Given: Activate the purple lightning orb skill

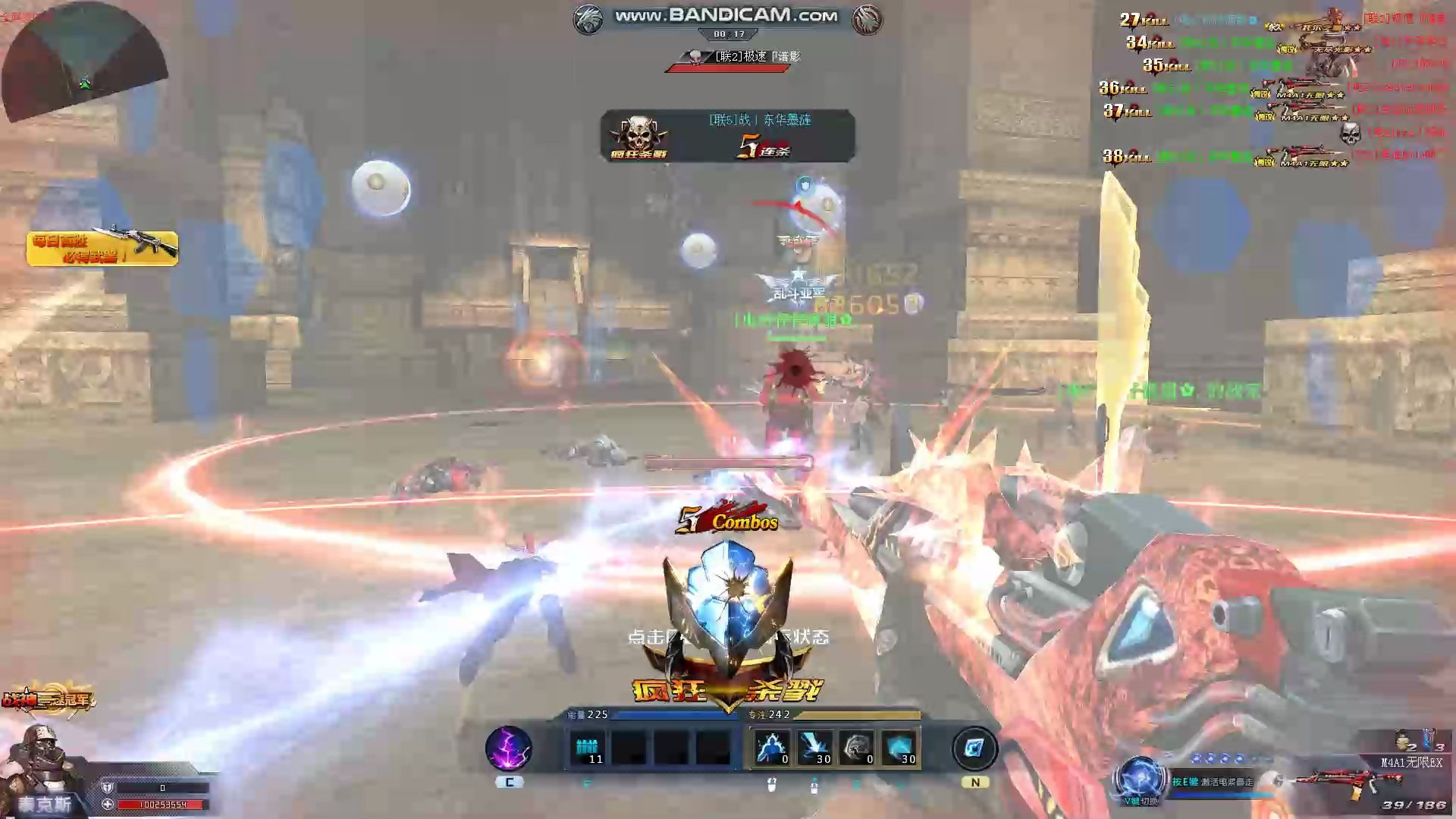Looking at the screenshot, I should pos(508,748).
